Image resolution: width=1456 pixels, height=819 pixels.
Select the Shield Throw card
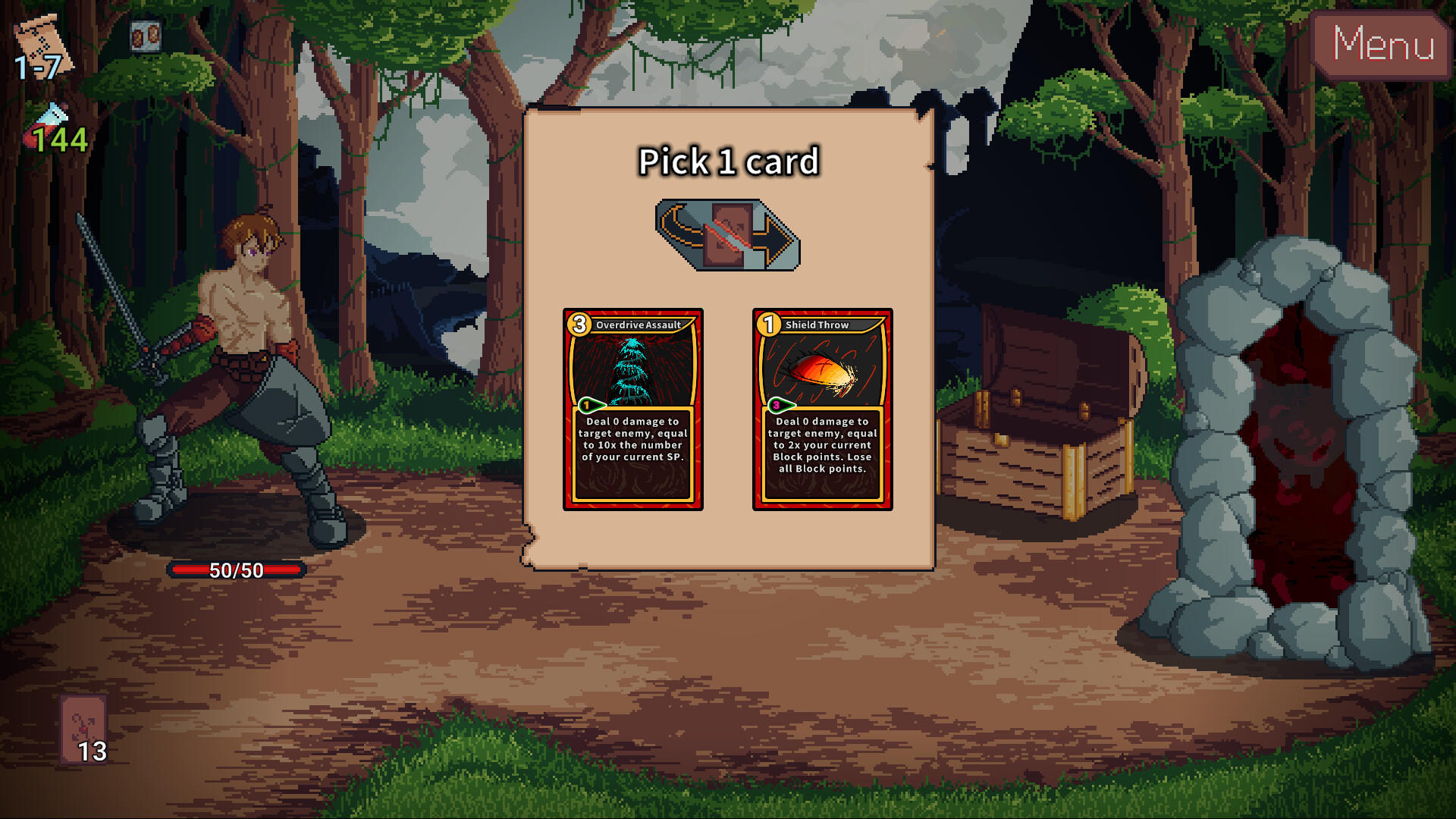click(x=821, y=409)
